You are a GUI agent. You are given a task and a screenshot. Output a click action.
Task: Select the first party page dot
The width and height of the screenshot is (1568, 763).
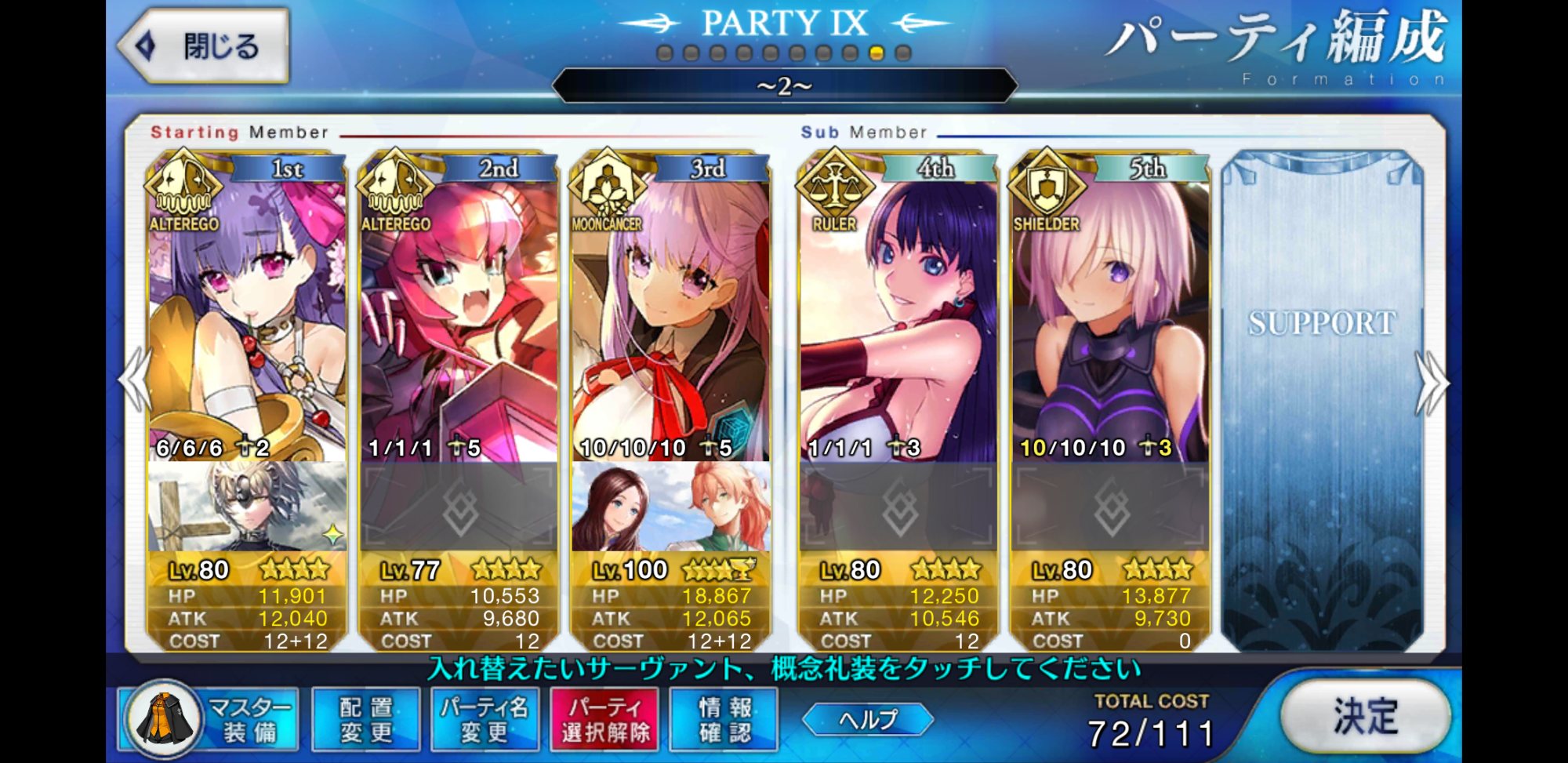pyautogui.click(x=665, y=53)
